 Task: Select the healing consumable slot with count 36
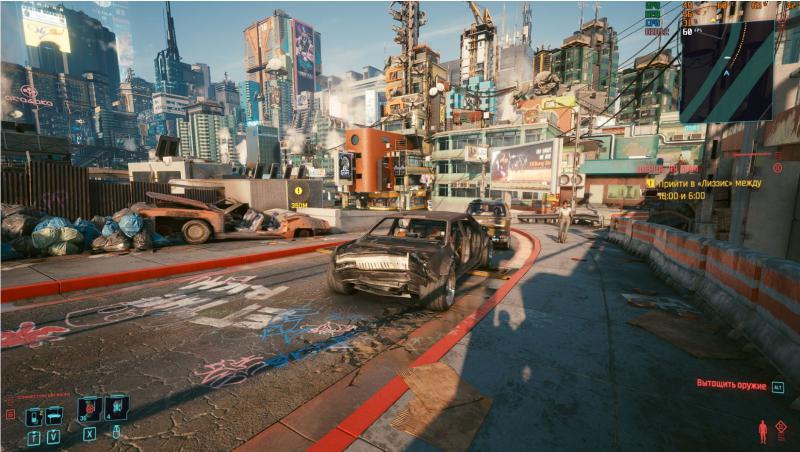click(89, 408)
